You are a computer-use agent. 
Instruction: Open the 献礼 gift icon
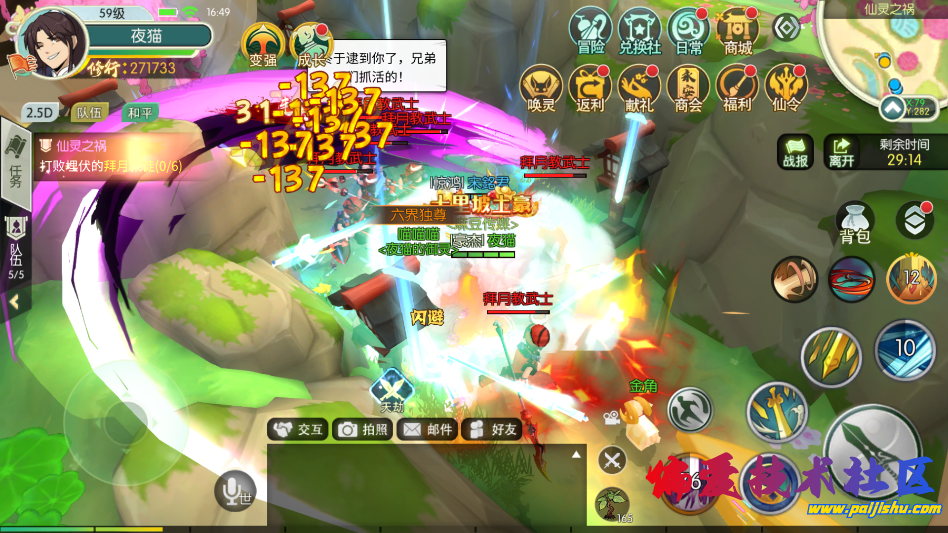pos(639,87)
